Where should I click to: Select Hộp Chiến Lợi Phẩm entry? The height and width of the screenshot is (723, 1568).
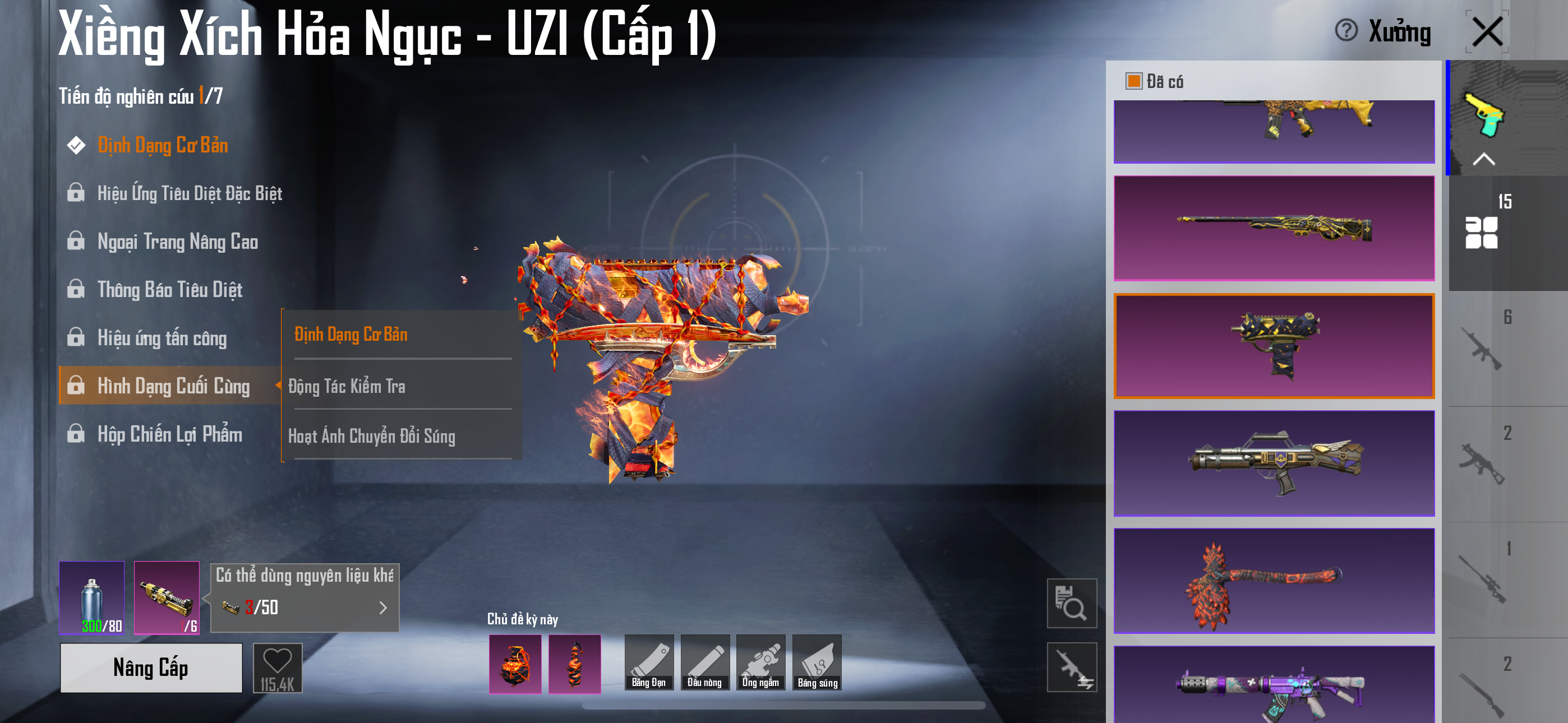169,434
